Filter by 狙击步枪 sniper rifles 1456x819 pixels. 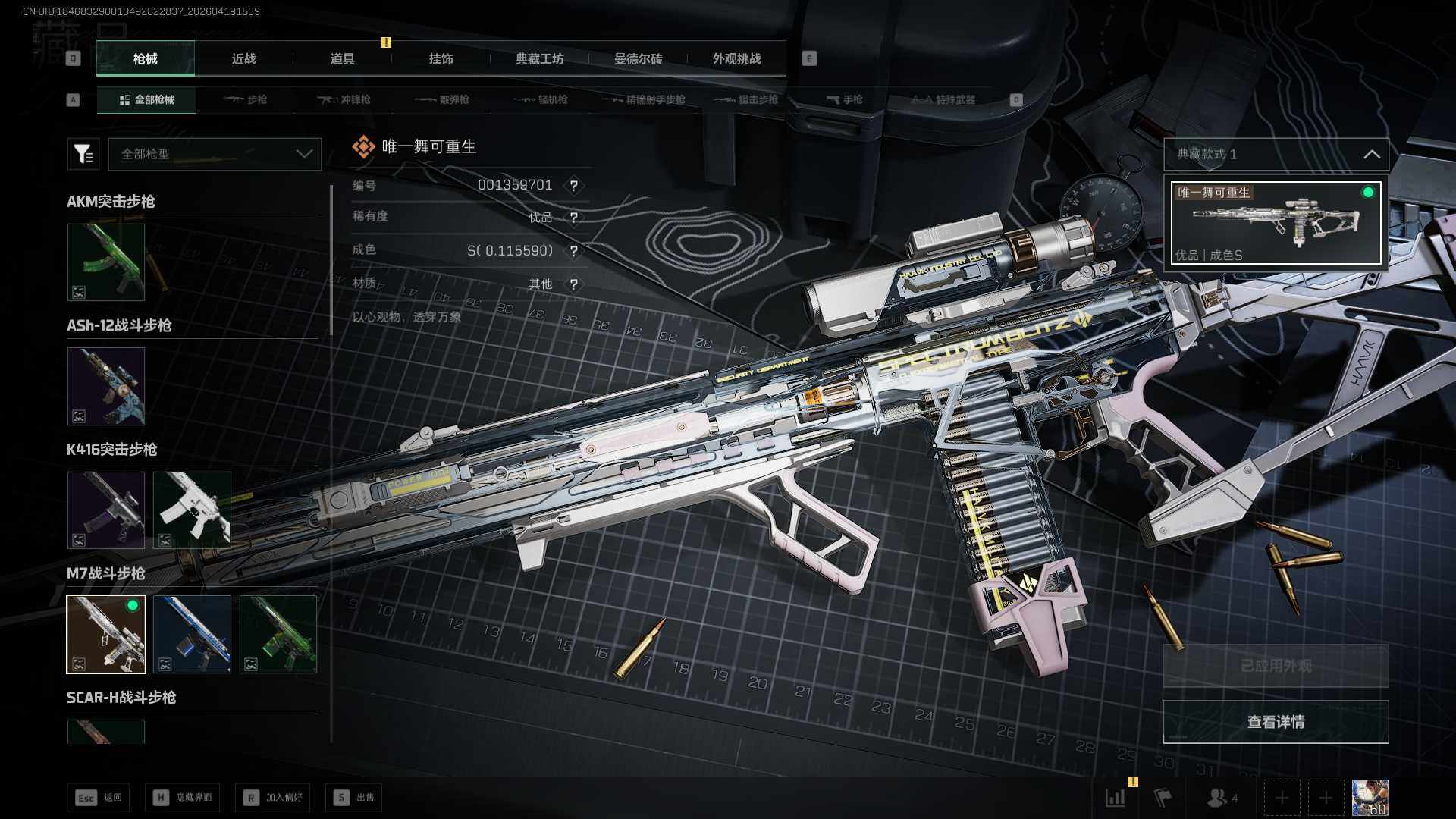pos(746,99)
